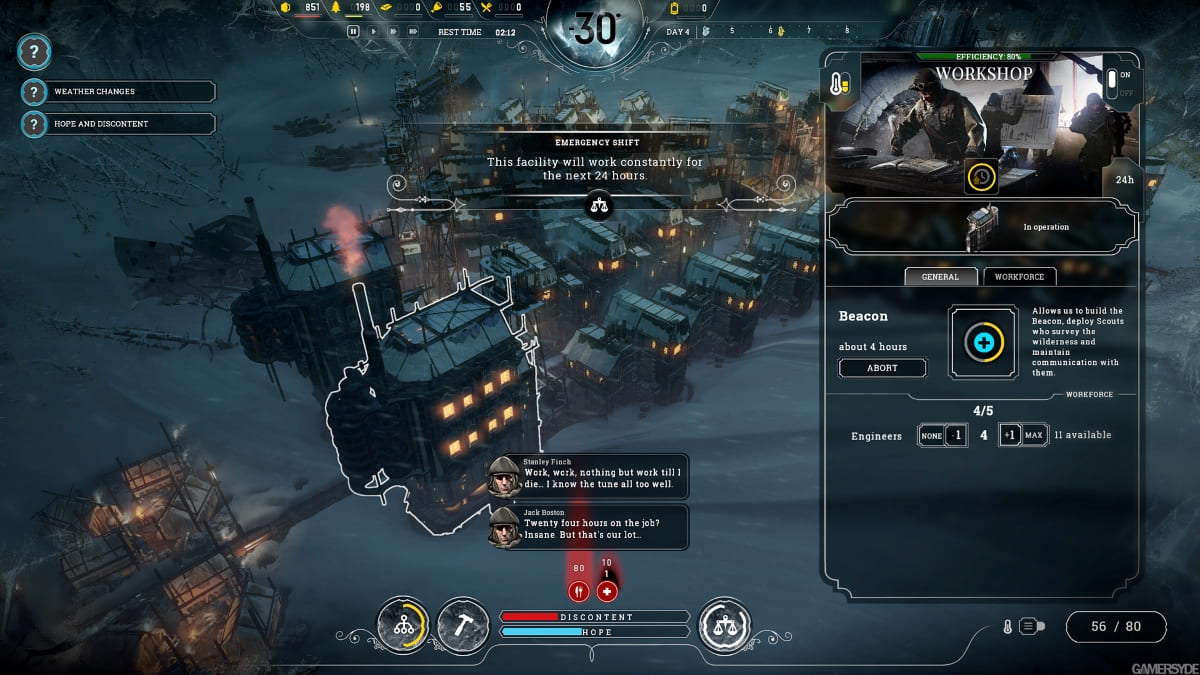Screen dimensions: 1200x675
Task: Open the technology tree button
Action: [x=403, y=624]
